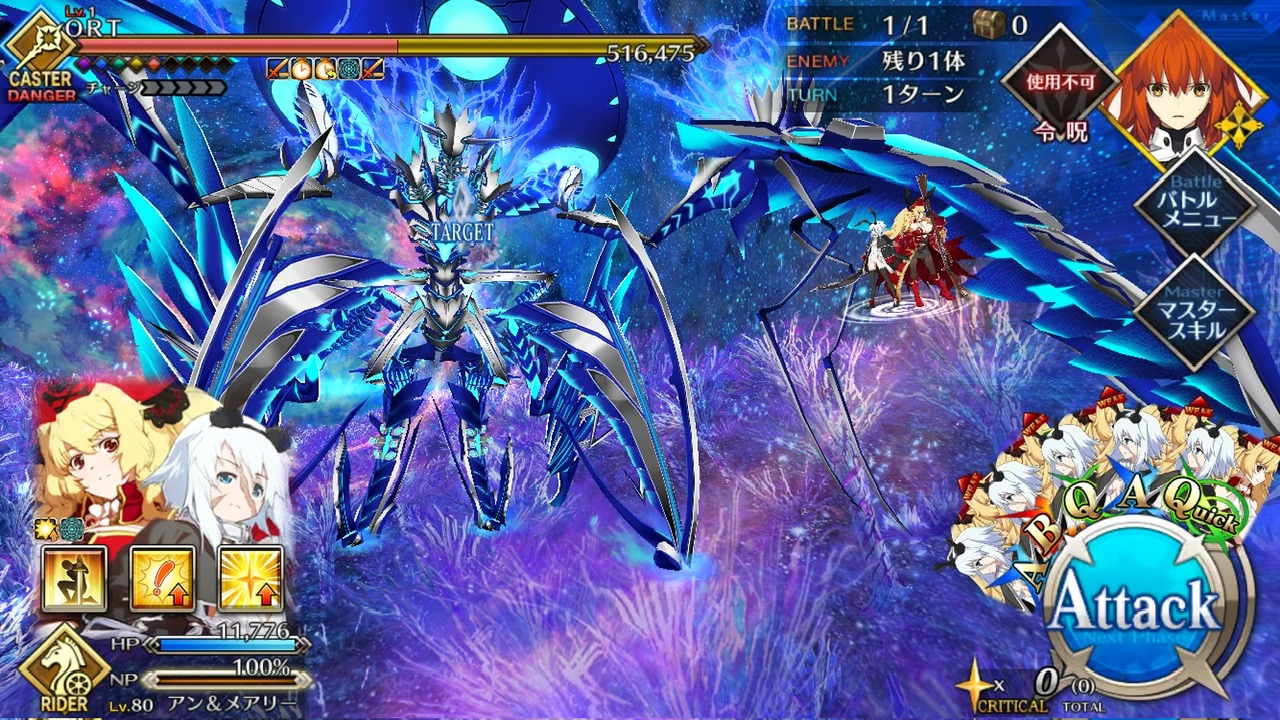Activate the starburst skill with up arrow
Screen dimensions: 1280x720
coord(250,579)
